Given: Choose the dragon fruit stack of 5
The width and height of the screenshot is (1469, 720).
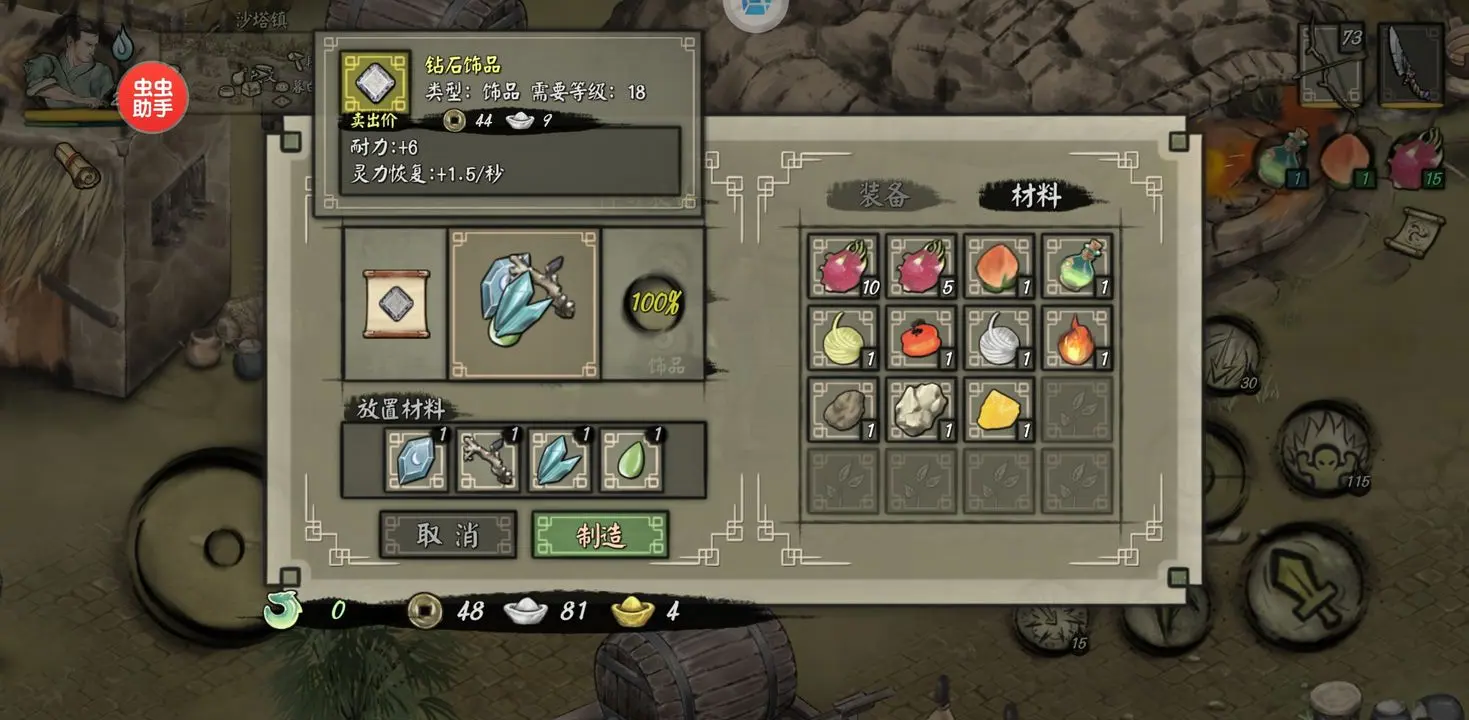Looking at the screenshot, I should (921, 267).
